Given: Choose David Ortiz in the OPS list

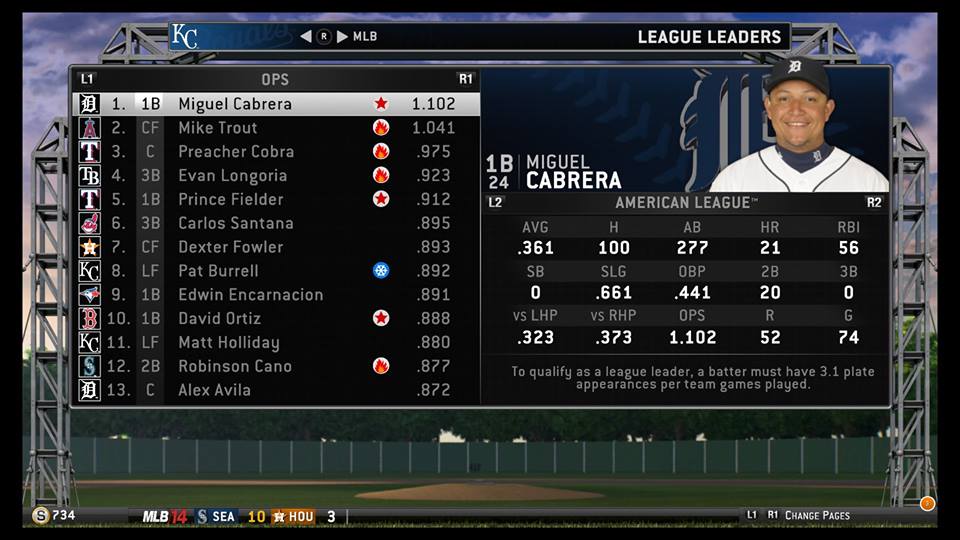Looking at the screenshot, I should pyautogui.click(x=220, y=318).
